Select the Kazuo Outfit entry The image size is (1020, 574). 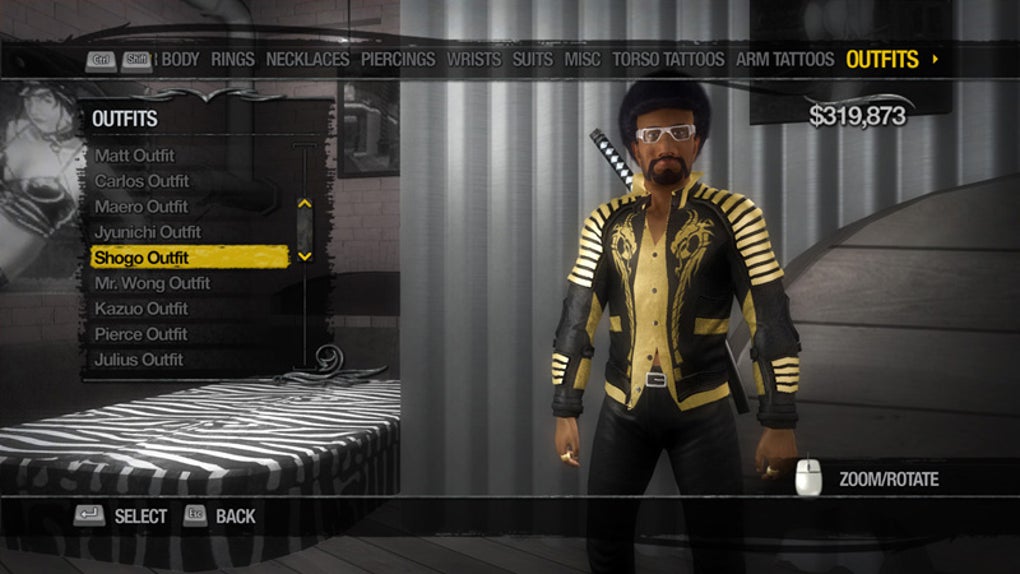(x=141, y=309)
